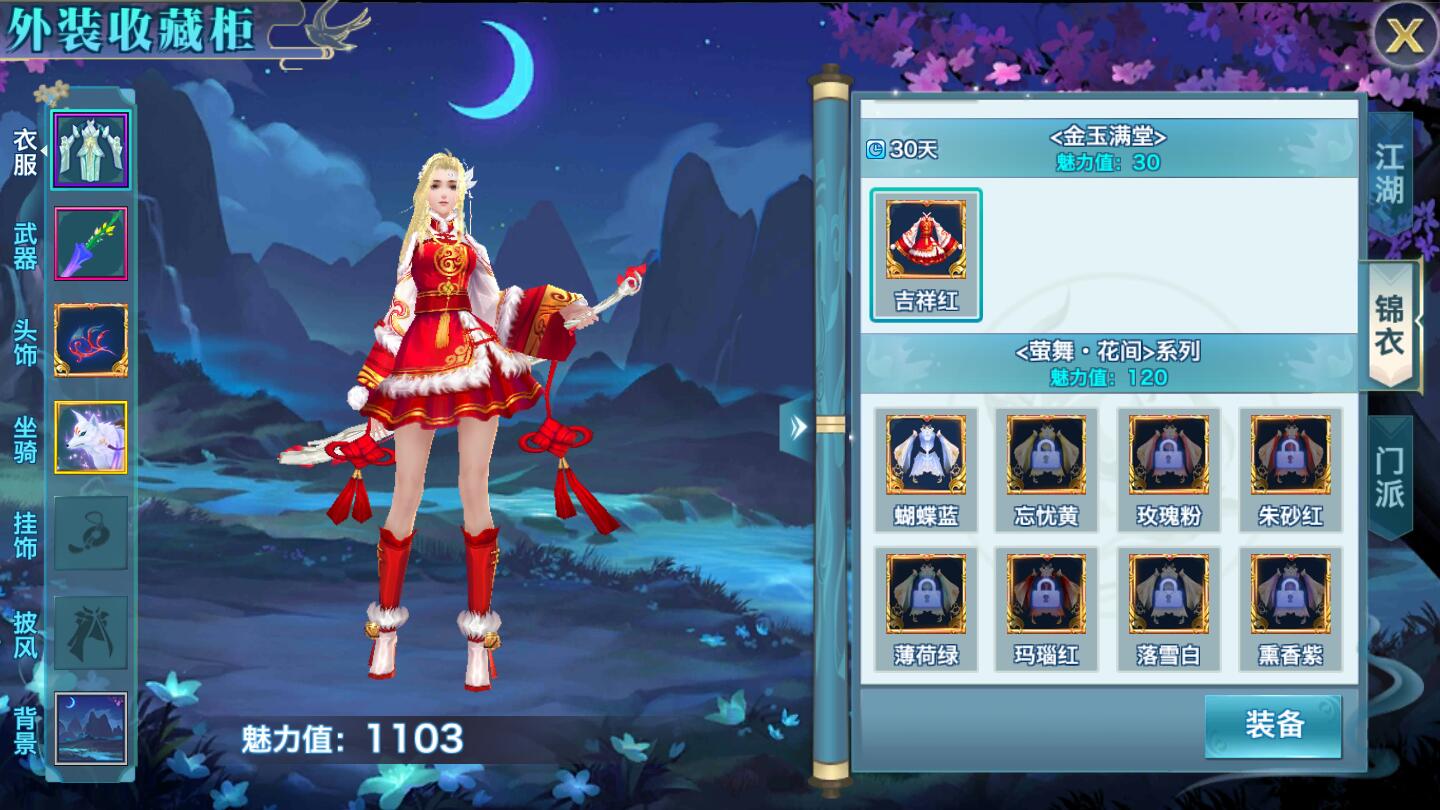The width and height of the screenshot is (1440, 810).
Task: Equip the selected outfit with 装备
Action: 1273,726
